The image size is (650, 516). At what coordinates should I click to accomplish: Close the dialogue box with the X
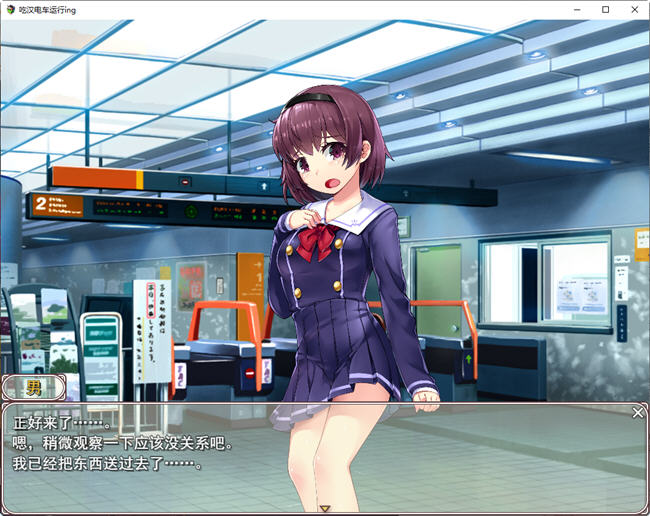638,412
